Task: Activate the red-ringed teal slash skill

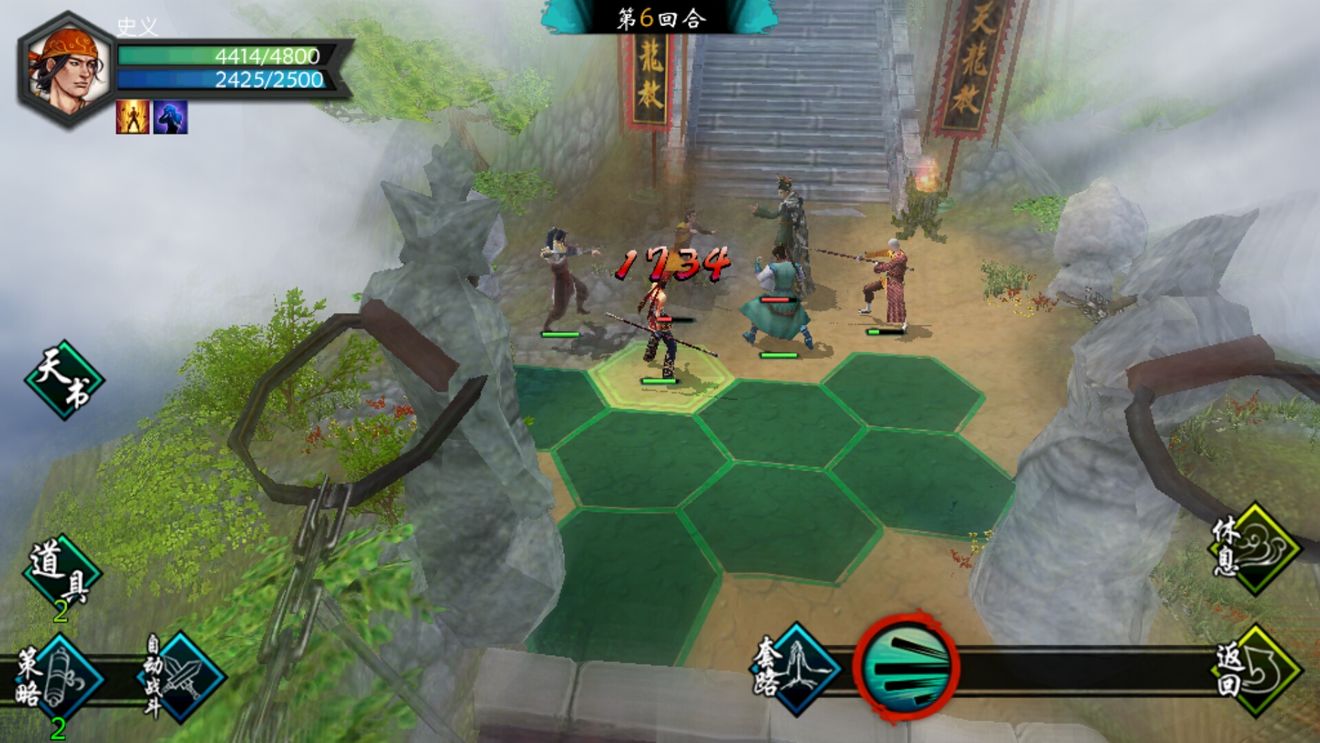Action: click(x=907, y=669)
